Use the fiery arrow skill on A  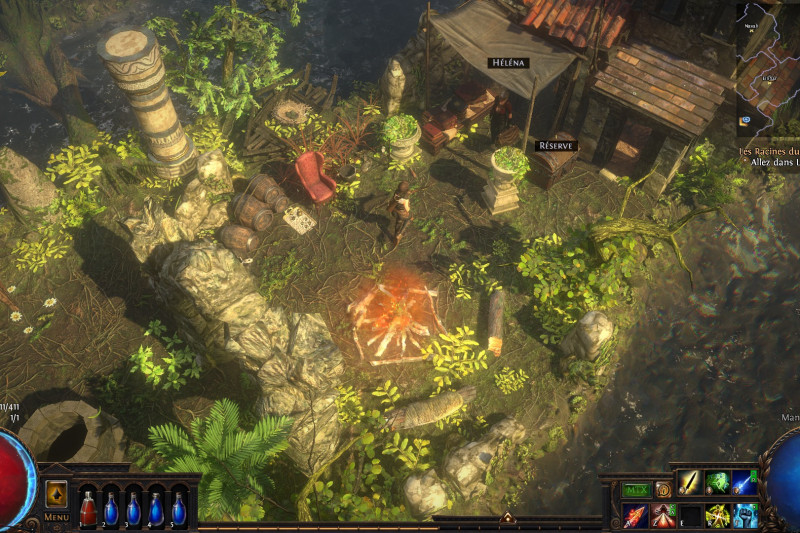(636, 516)
